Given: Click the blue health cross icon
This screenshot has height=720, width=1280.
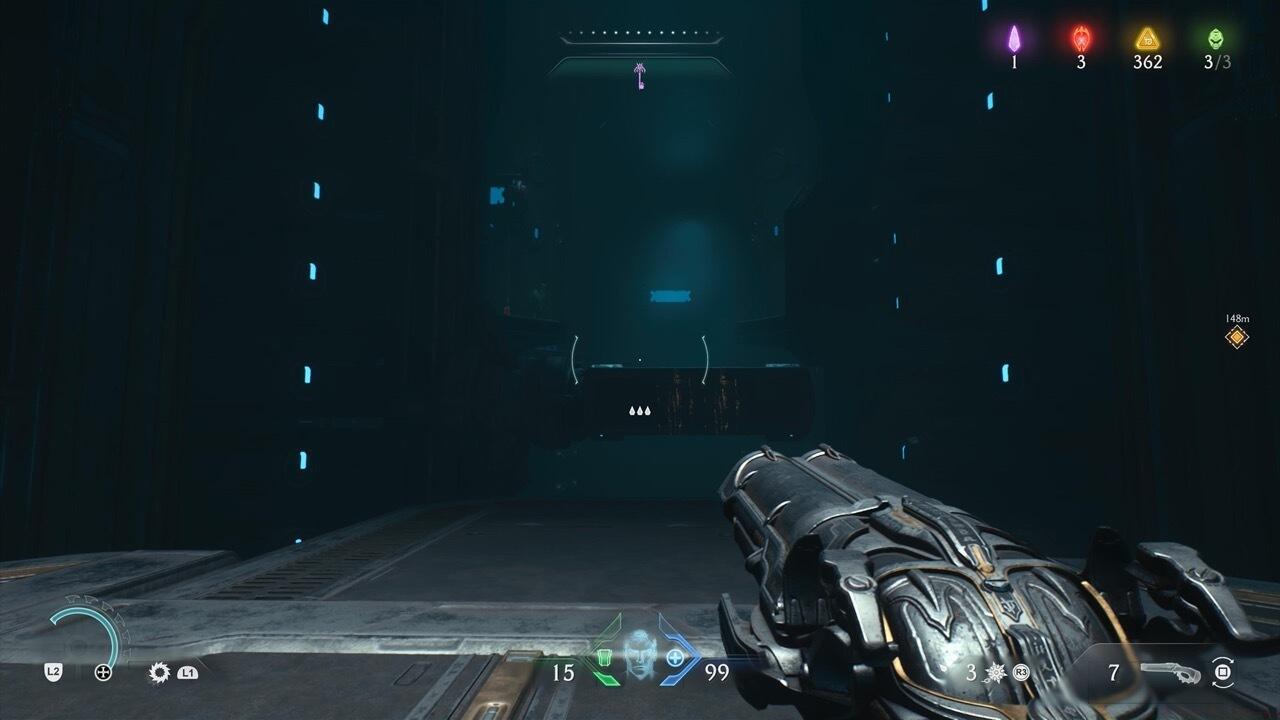Looking at the screenshot, I should click(x=676, y=658).
